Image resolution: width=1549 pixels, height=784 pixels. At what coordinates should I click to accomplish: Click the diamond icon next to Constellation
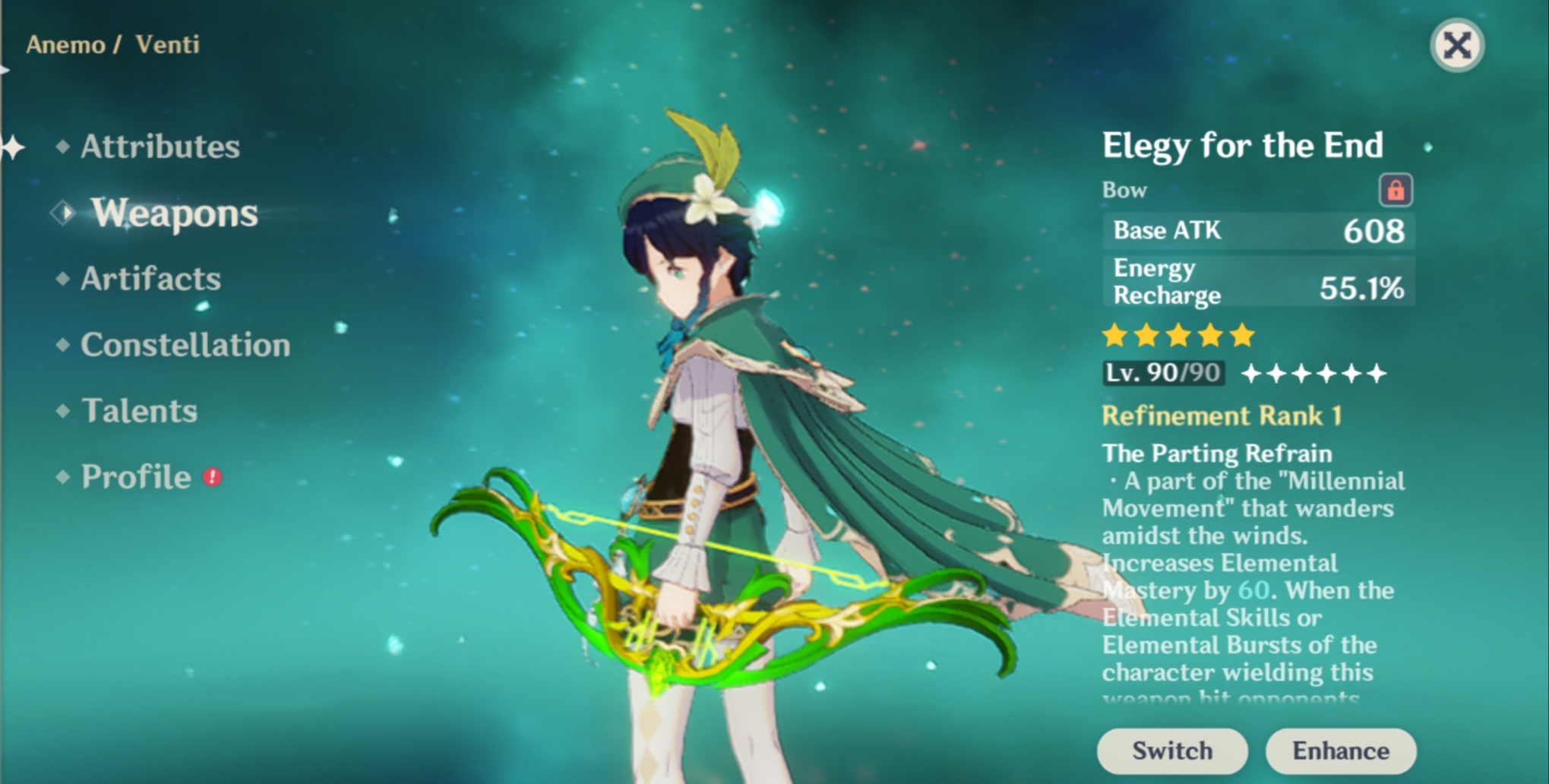(63, 344)
